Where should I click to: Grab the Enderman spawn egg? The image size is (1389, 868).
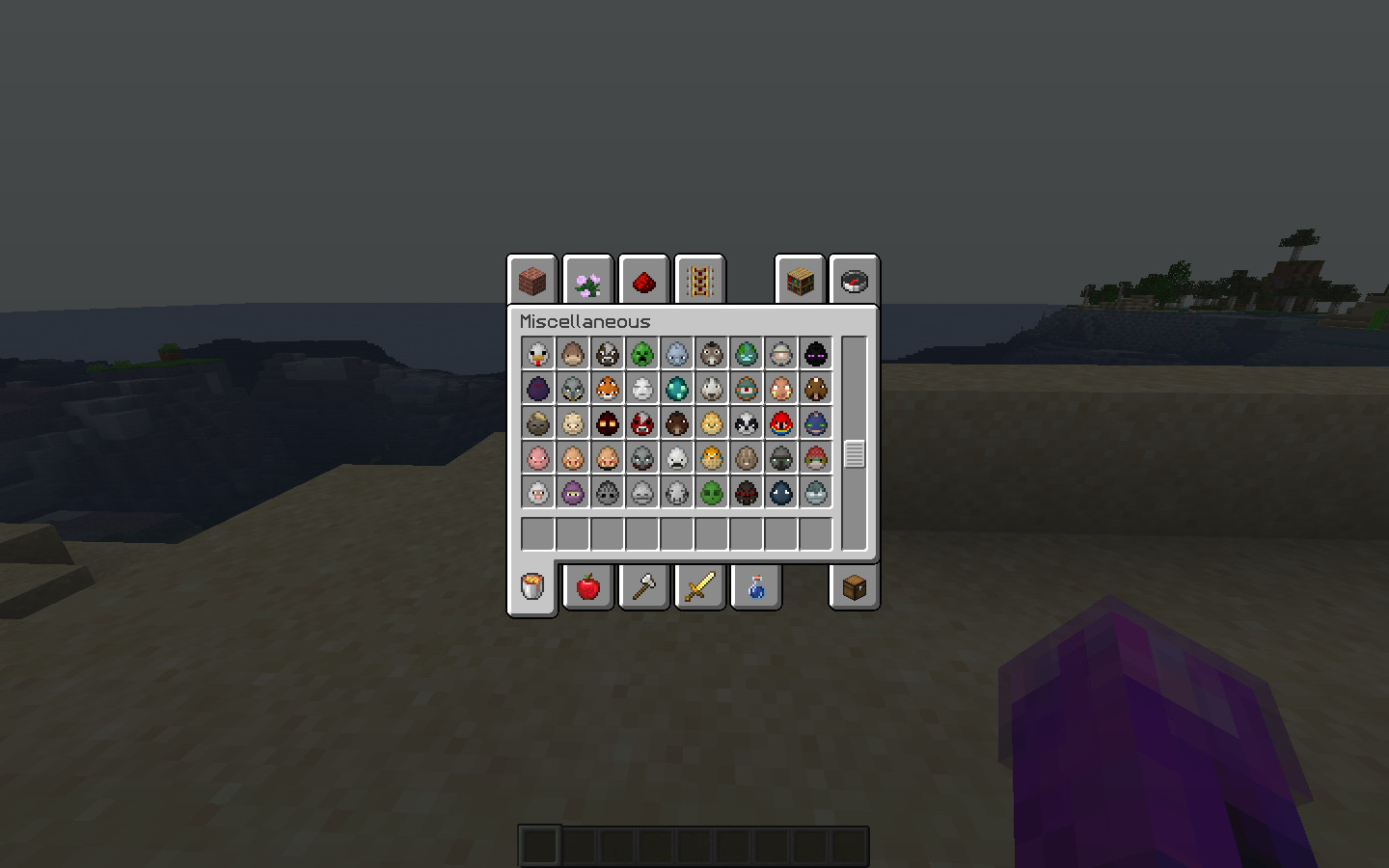coord(815,353)
